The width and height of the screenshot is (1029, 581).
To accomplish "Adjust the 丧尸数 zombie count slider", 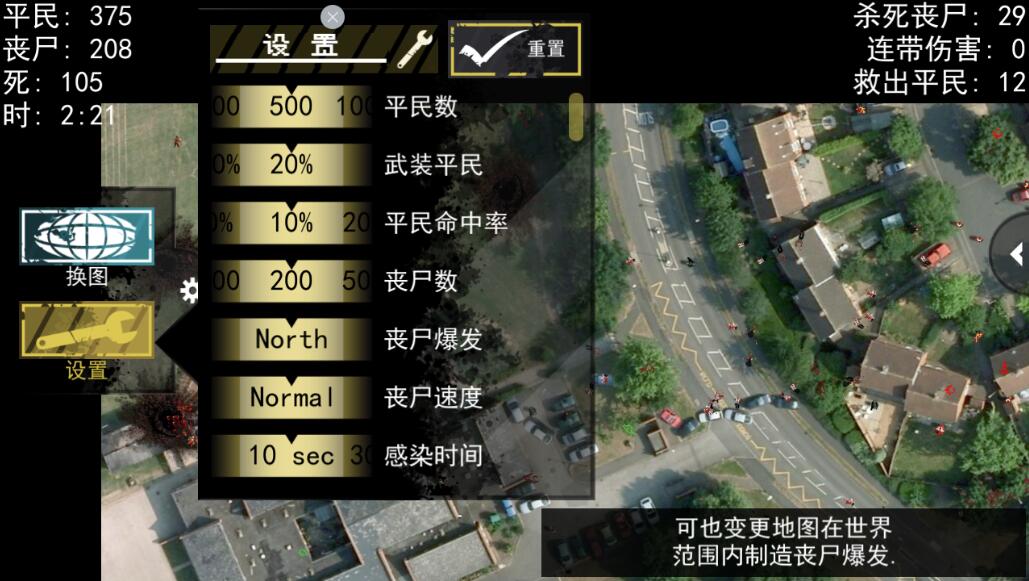I will (291, 281).
